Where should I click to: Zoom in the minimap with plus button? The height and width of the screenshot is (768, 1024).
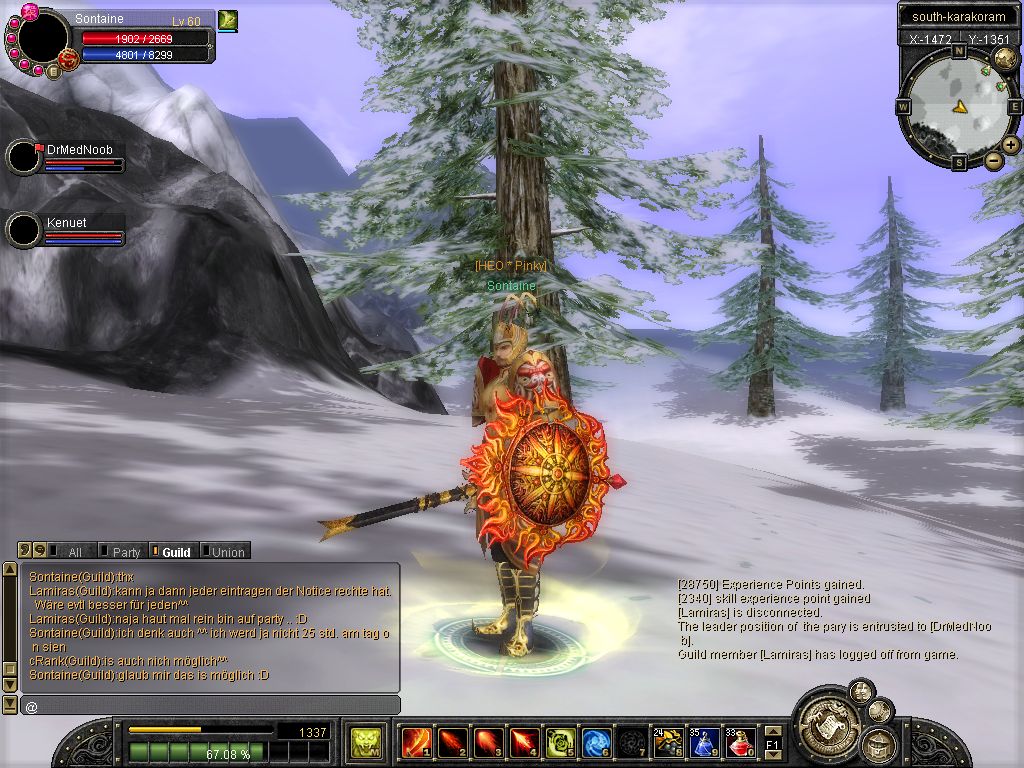(1011, 145)
